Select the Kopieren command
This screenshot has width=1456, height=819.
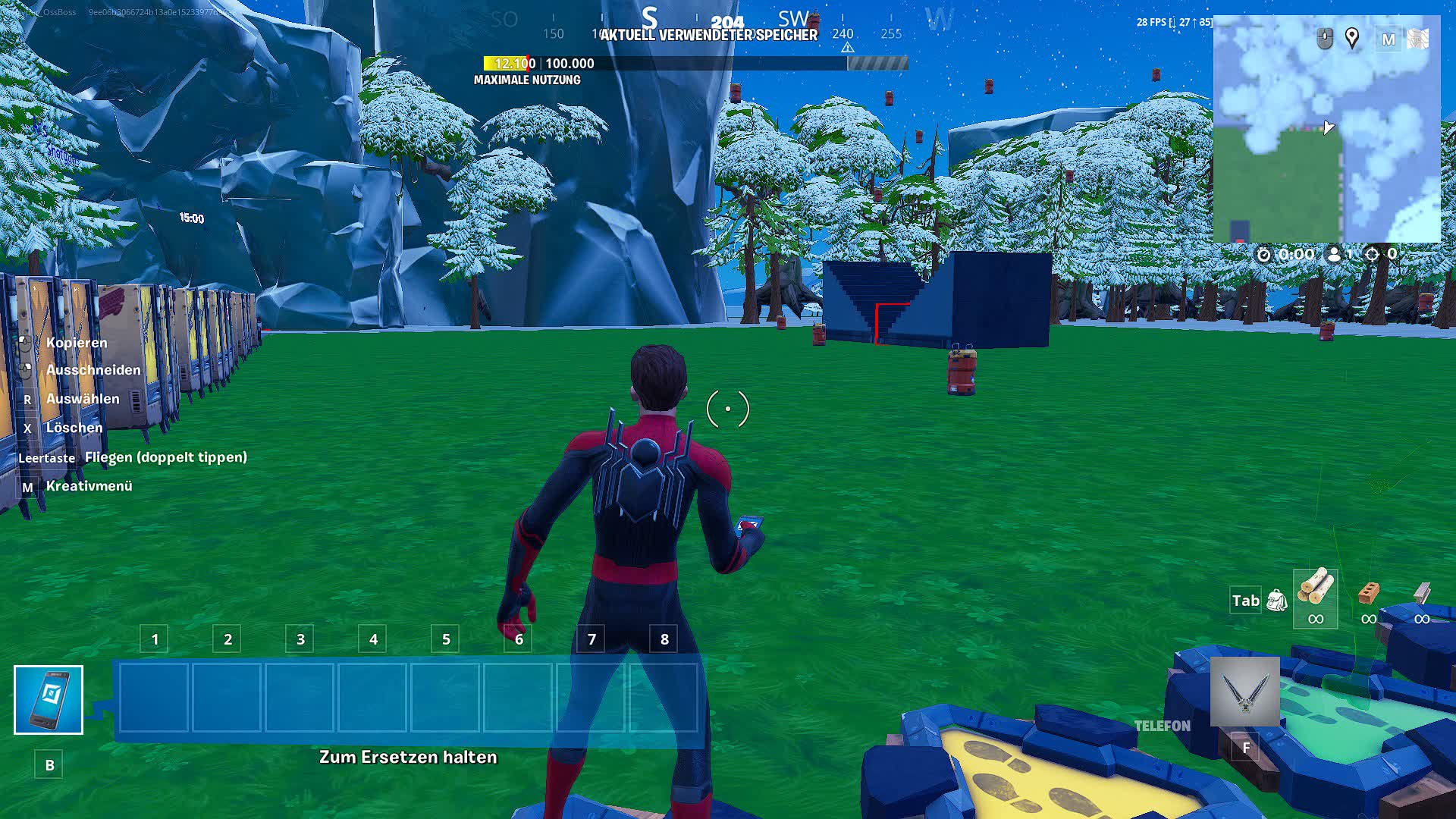click(x=76, y=343)
